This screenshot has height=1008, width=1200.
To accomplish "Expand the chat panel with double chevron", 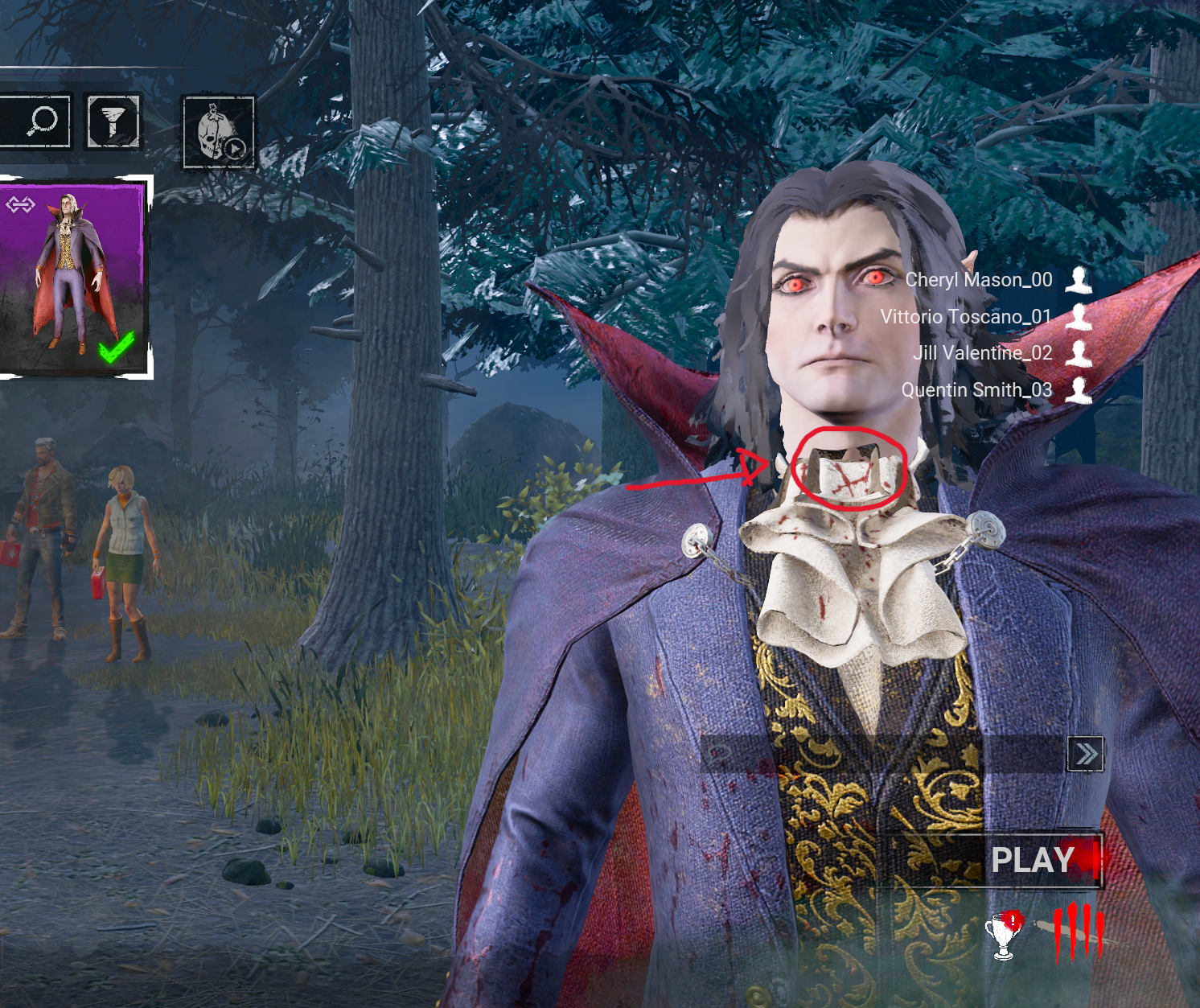I will [1087, 752].
